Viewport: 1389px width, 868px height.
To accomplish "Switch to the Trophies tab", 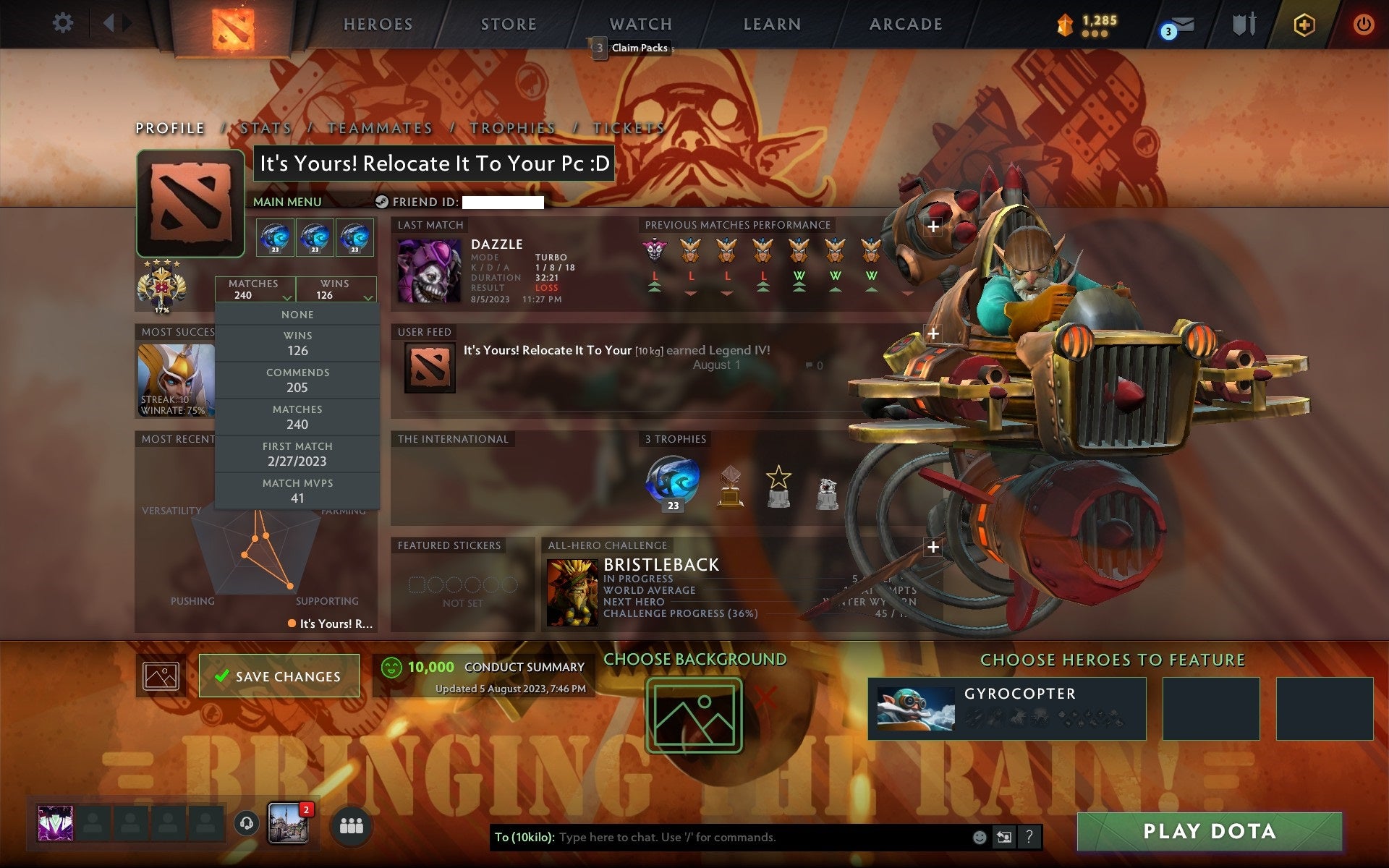I will (x=515, y=127).
